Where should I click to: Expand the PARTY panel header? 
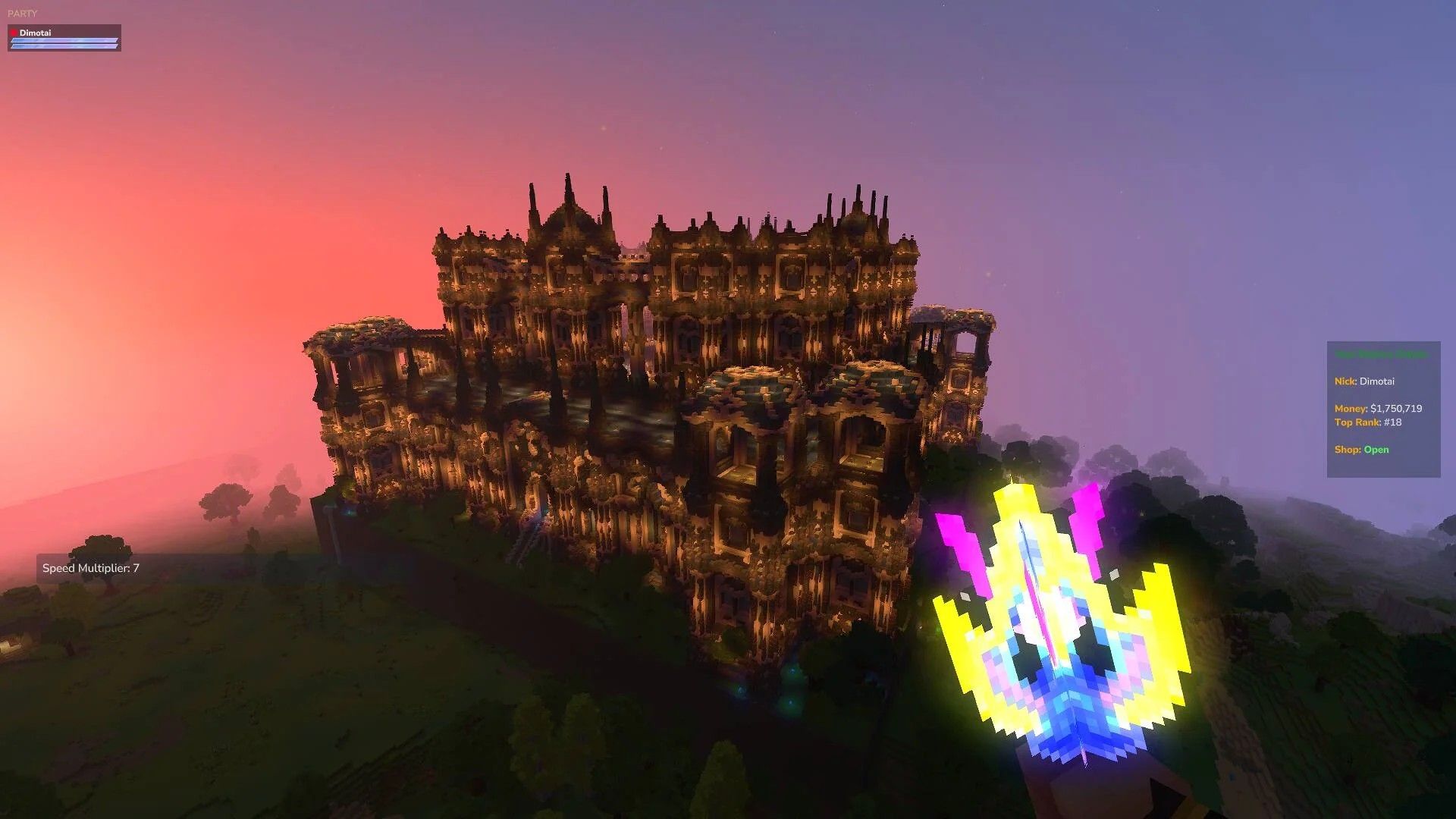coord(23,13)
